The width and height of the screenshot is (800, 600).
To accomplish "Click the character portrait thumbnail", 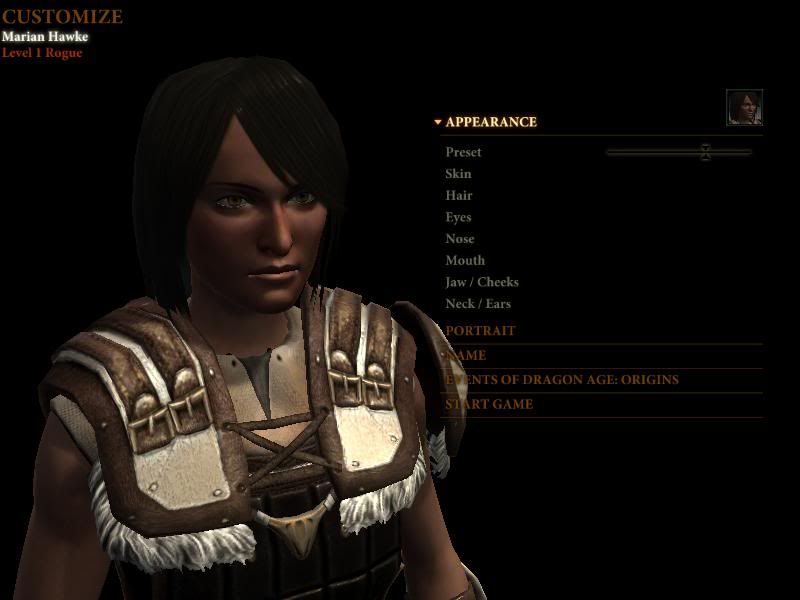I will point(744,107).
